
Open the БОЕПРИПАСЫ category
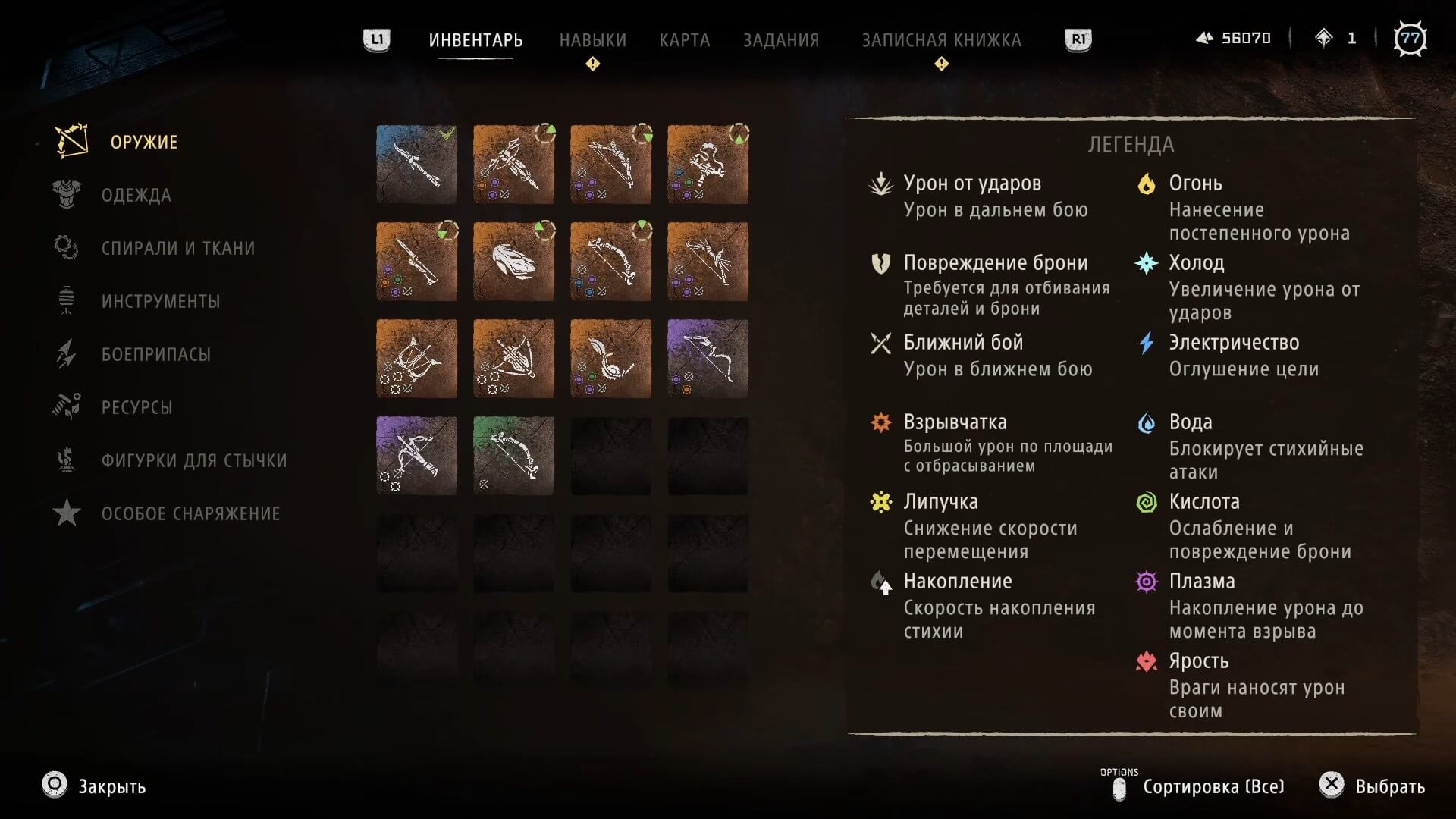(x=155, y=355)
